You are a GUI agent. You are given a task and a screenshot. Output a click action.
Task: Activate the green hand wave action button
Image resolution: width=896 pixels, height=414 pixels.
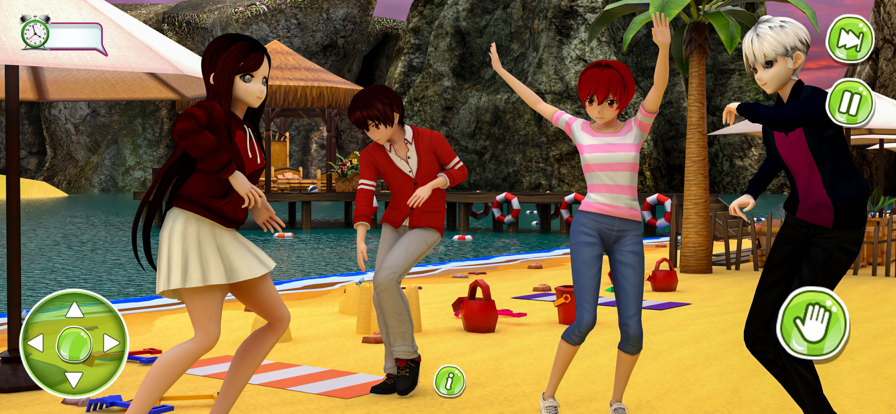click(812, 322)
